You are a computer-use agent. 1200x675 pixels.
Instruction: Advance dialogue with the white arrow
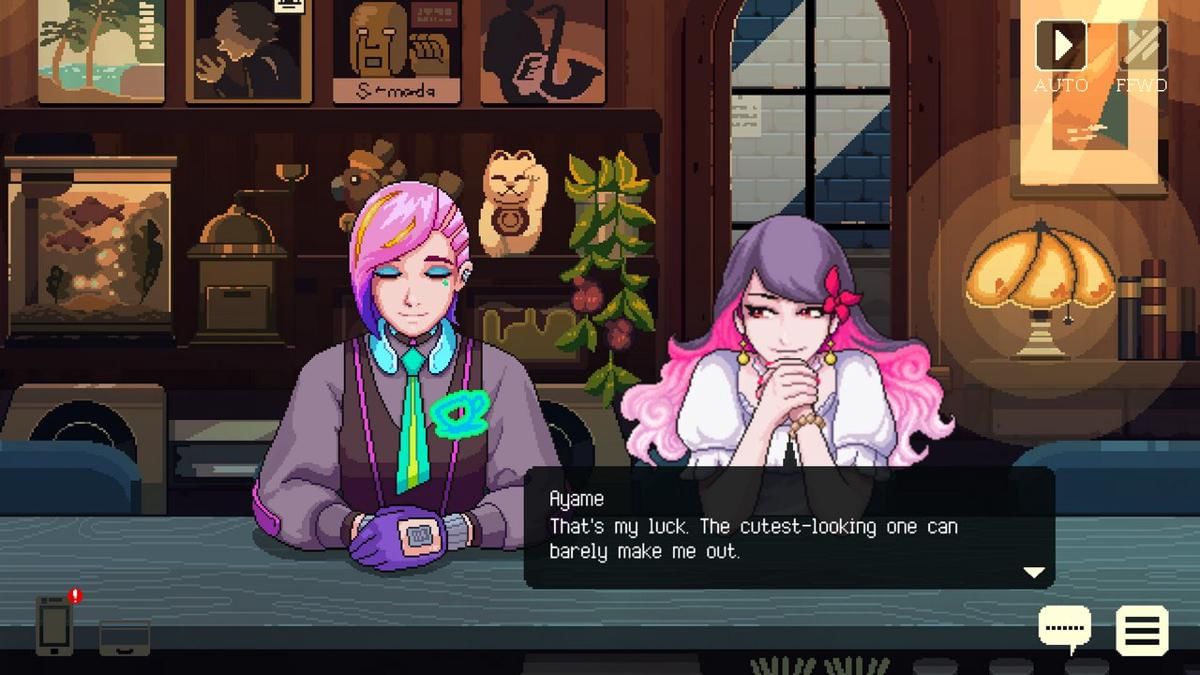(1034, 572)
